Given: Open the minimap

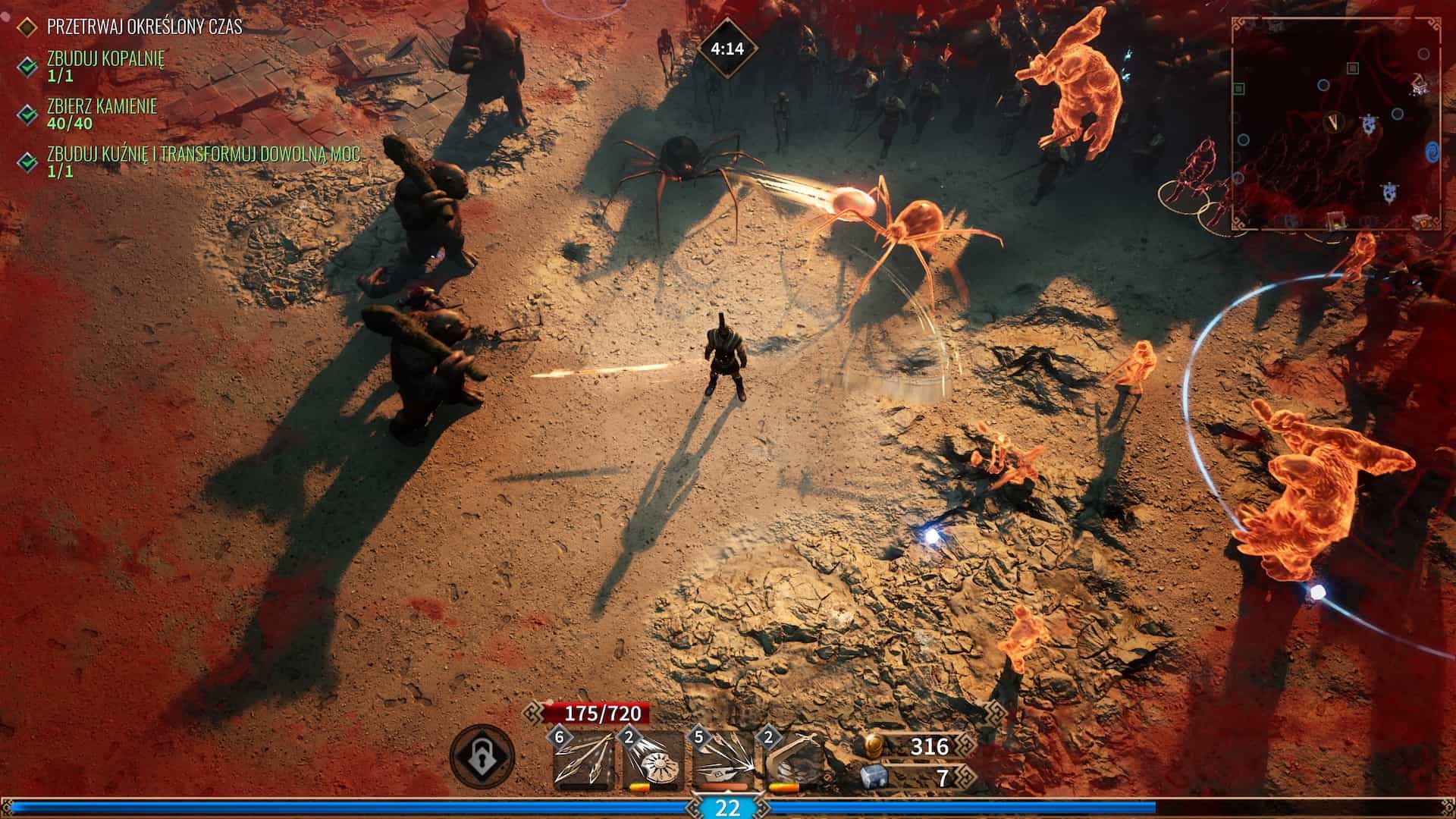Looking at the screenshot, I should pos(1336,123).
